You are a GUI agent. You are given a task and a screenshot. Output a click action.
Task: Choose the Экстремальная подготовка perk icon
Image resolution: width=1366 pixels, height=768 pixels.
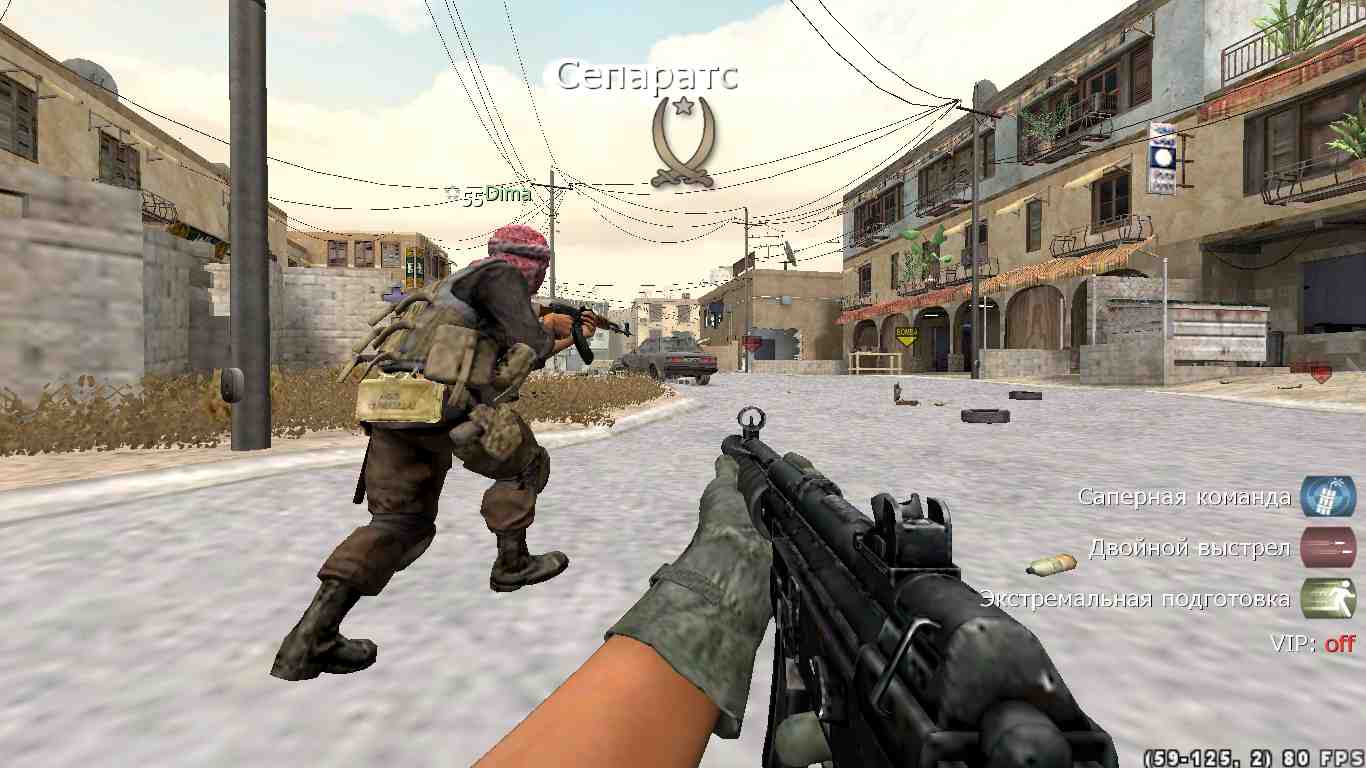coord(1327,599)
